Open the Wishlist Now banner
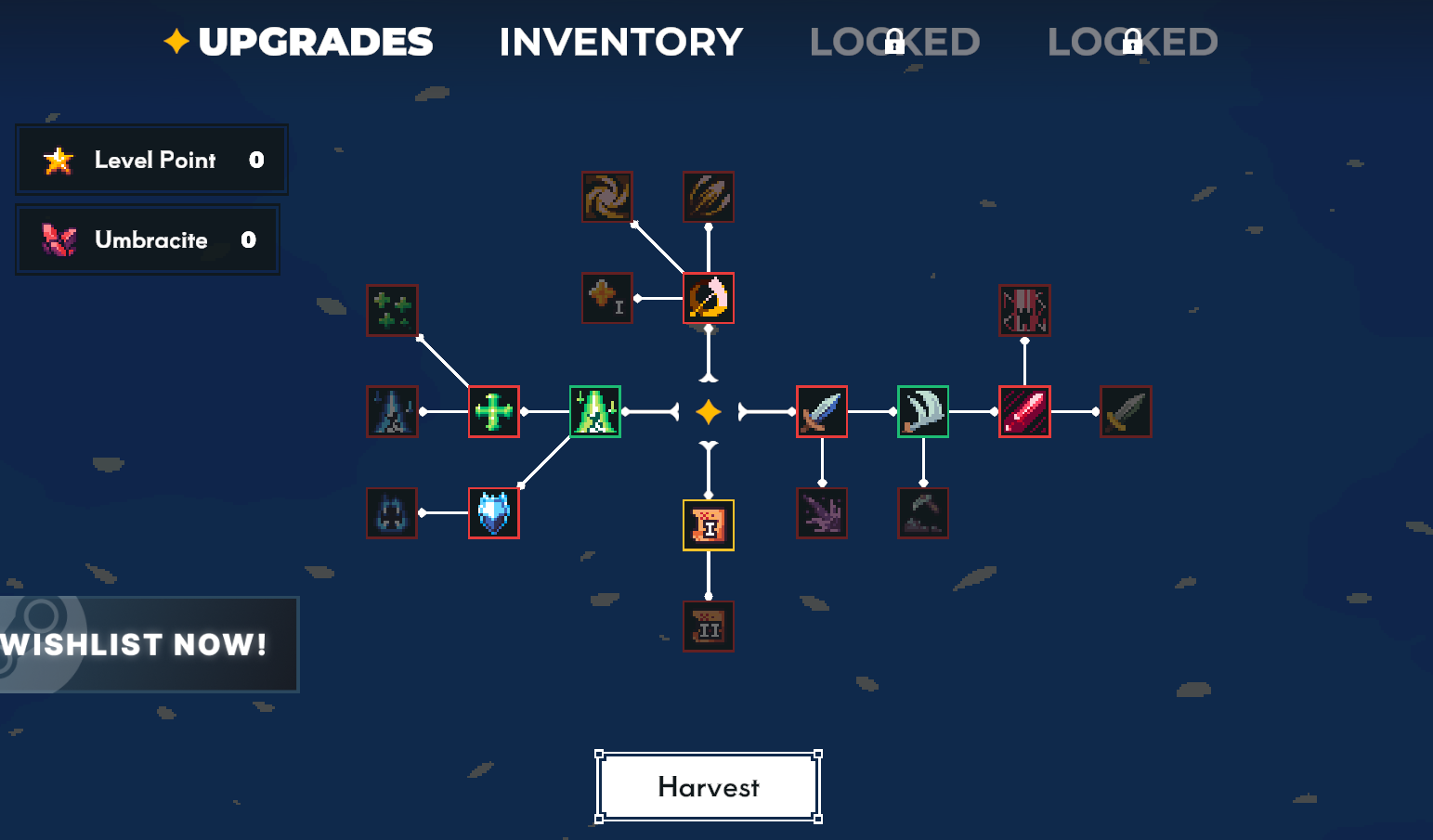This screenshot has height=840, width=1433. coord(149,644)
